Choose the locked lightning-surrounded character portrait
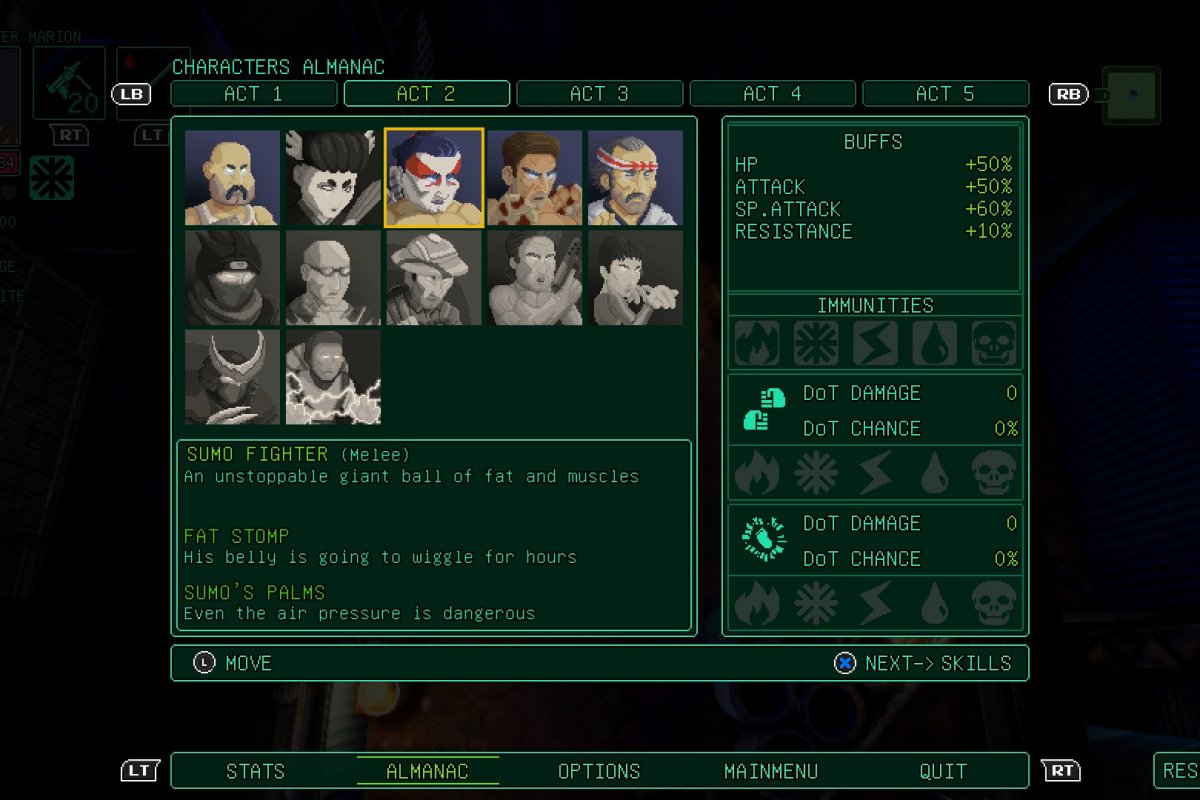The width and height of the screenshot is (1200, 800). point(333,378)
